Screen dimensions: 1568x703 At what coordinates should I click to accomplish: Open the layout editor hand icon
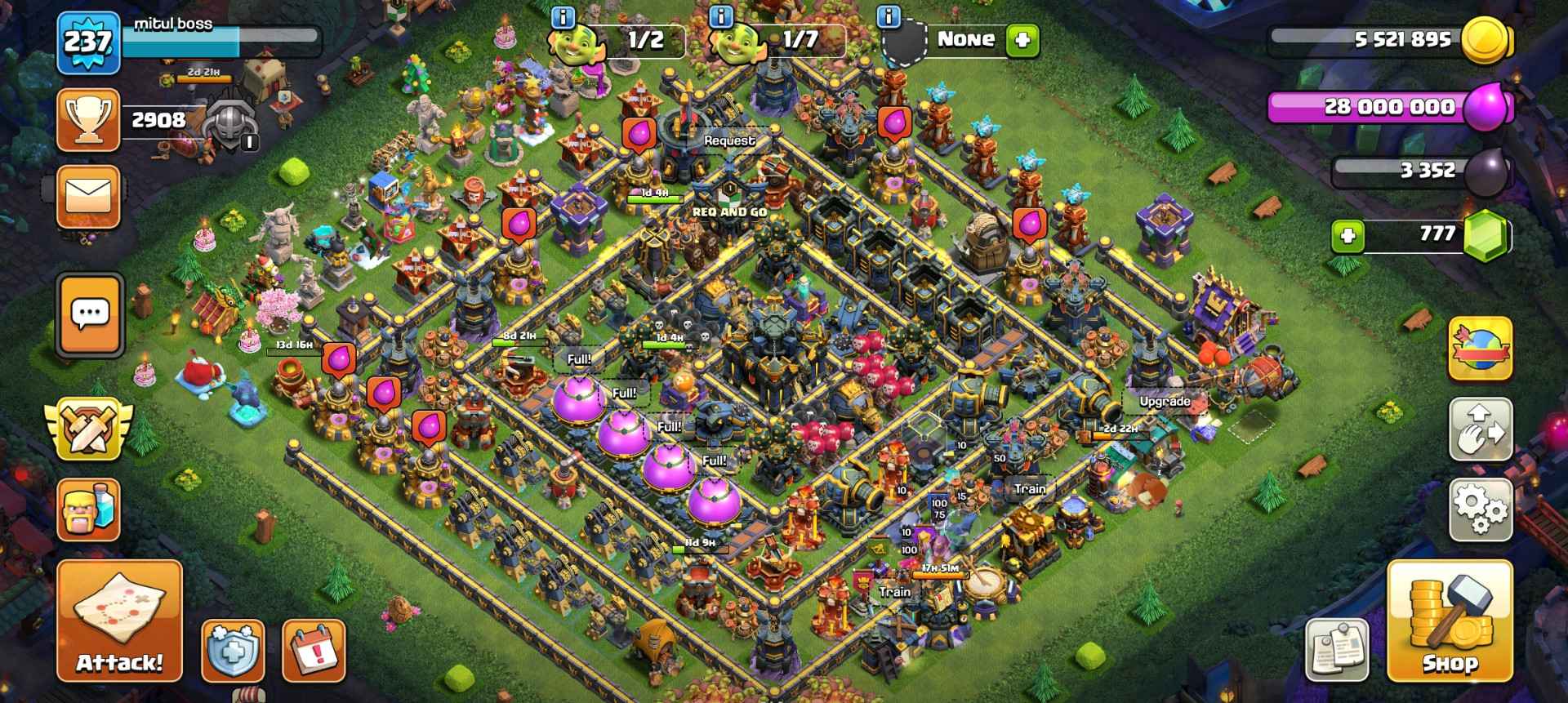click(x=1481, y=429)
